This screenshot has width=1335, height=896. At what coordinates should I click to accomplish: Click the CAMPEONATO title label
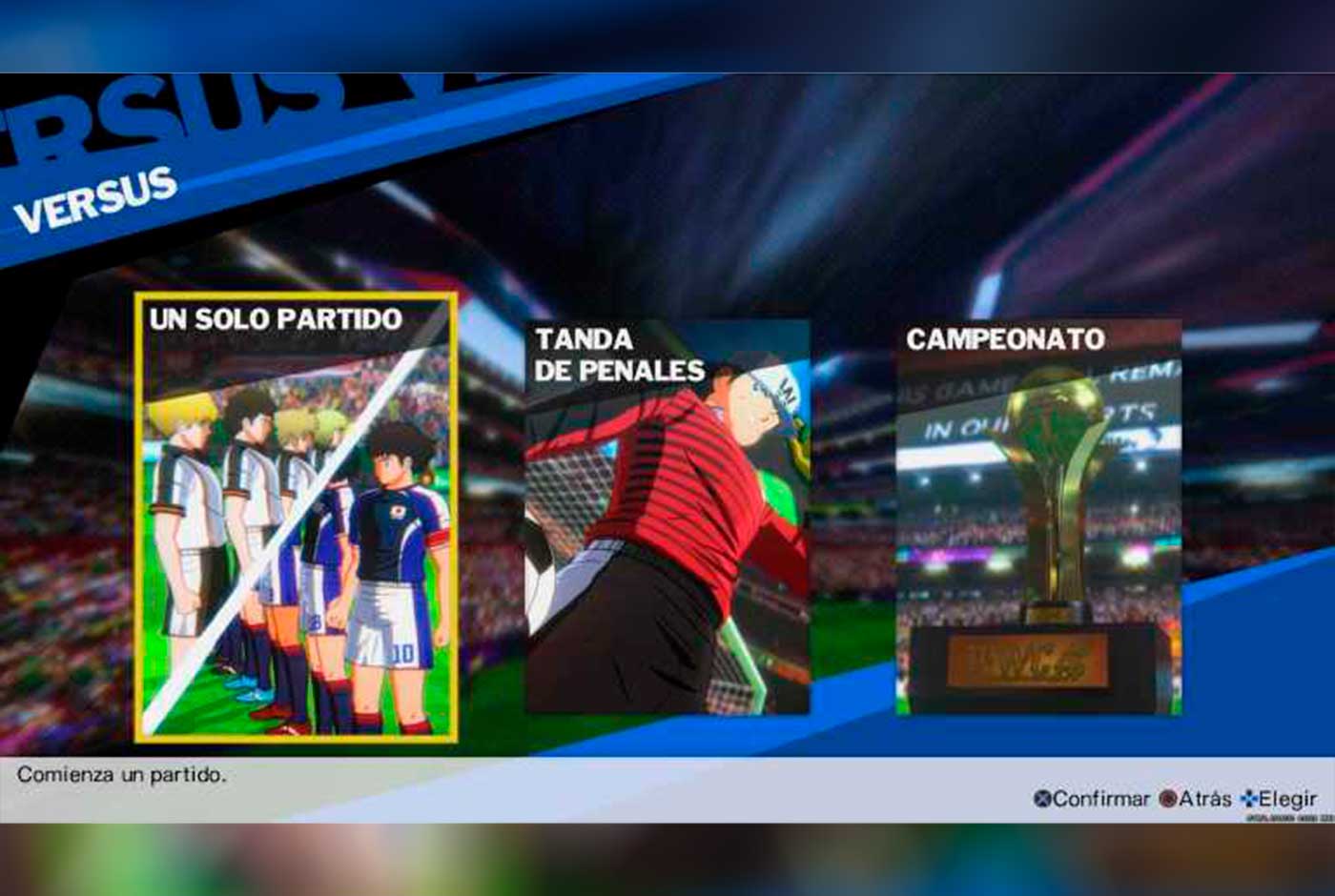click(1006, 339)
